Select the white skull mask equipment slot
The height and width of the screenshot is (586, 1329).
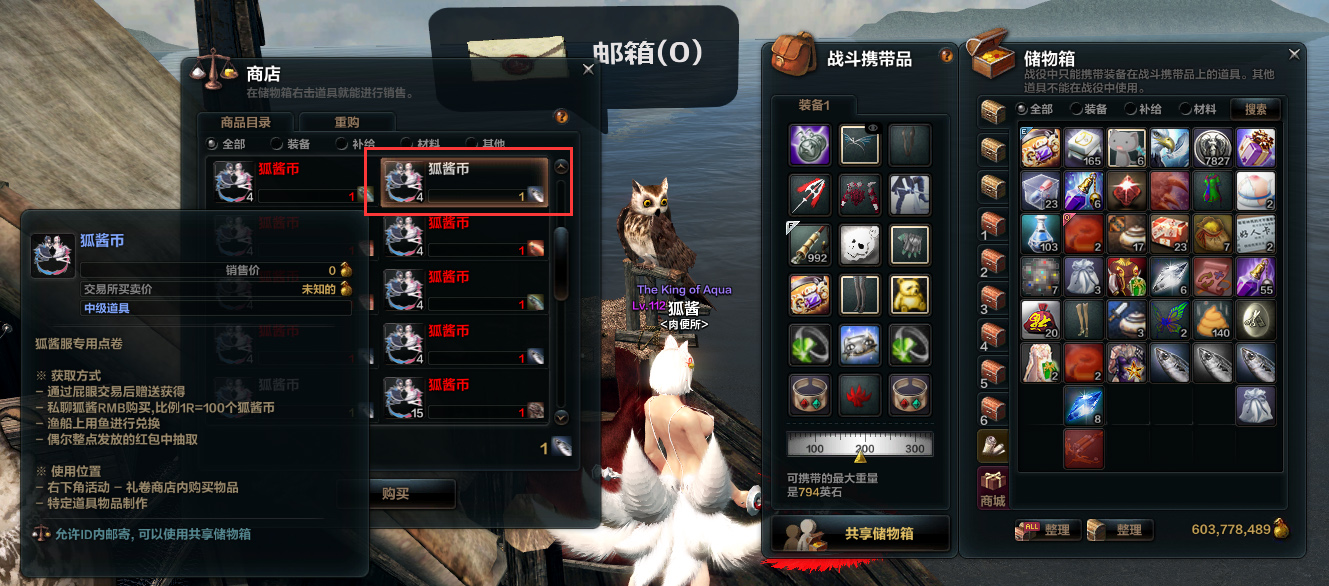[859, 243]
